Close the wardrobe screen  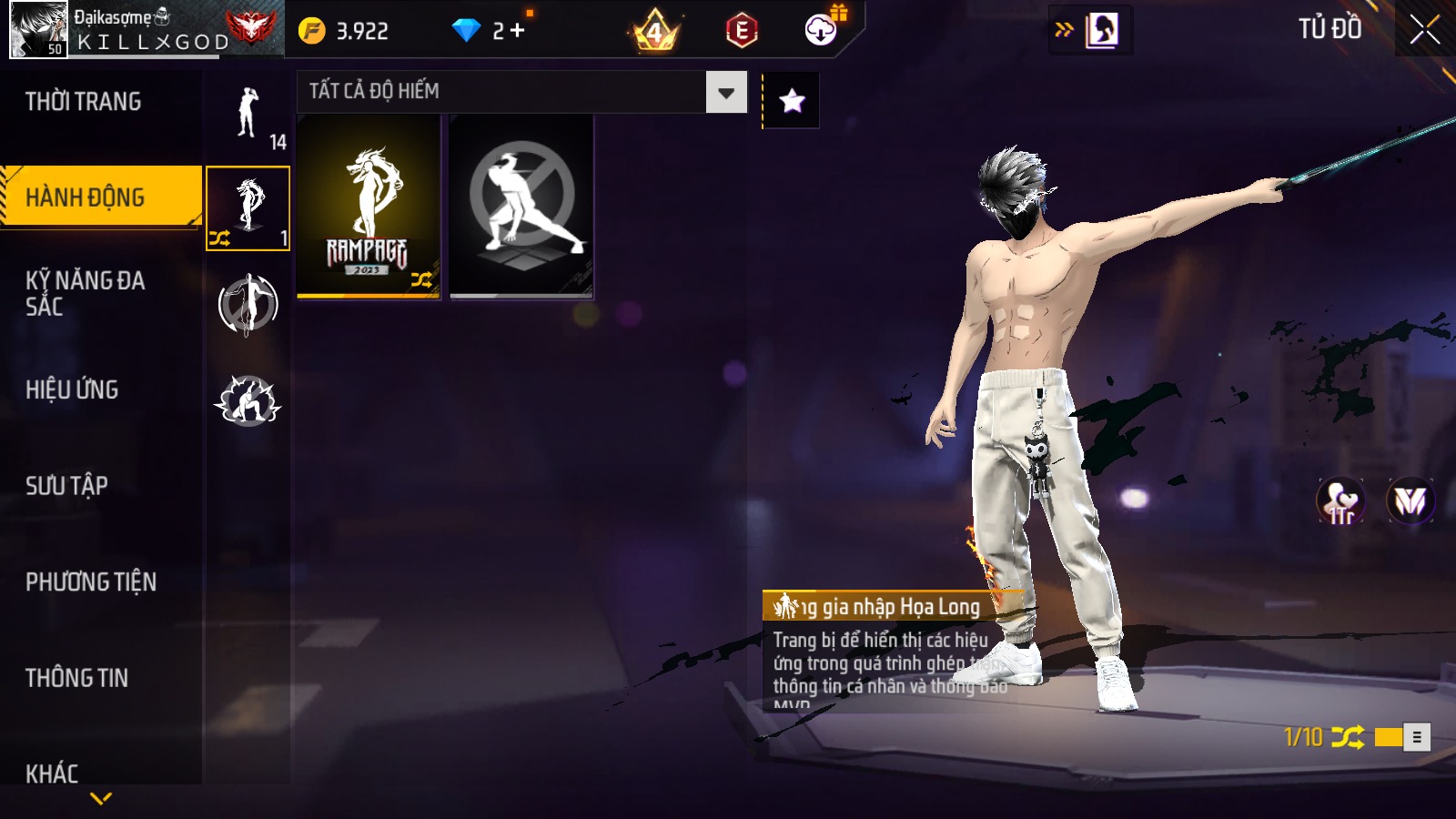[x=1424, y=30]
